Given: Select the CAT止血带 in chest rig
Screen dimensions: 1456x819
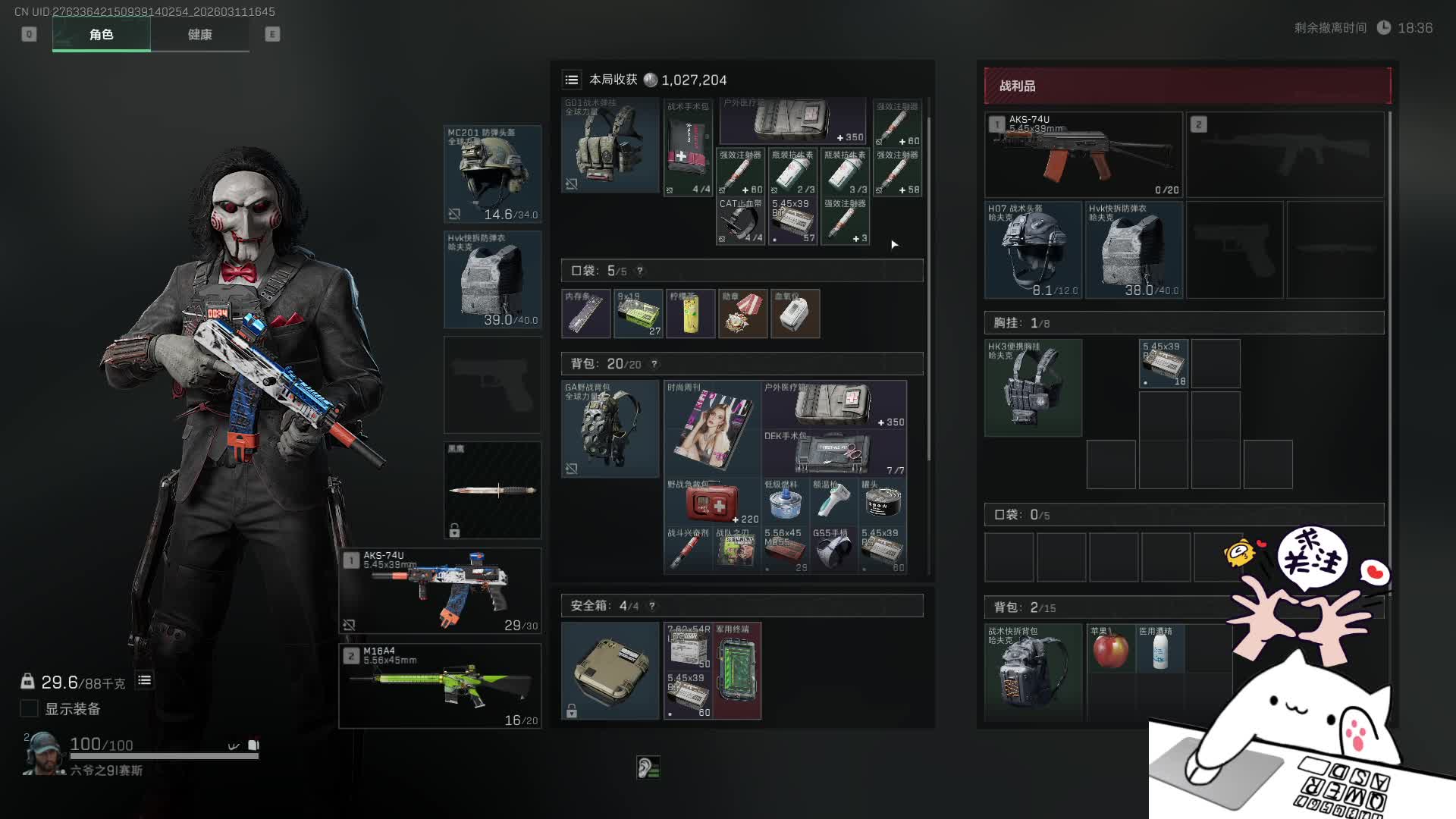Looking at the screenshot, I should coord(739,221).
